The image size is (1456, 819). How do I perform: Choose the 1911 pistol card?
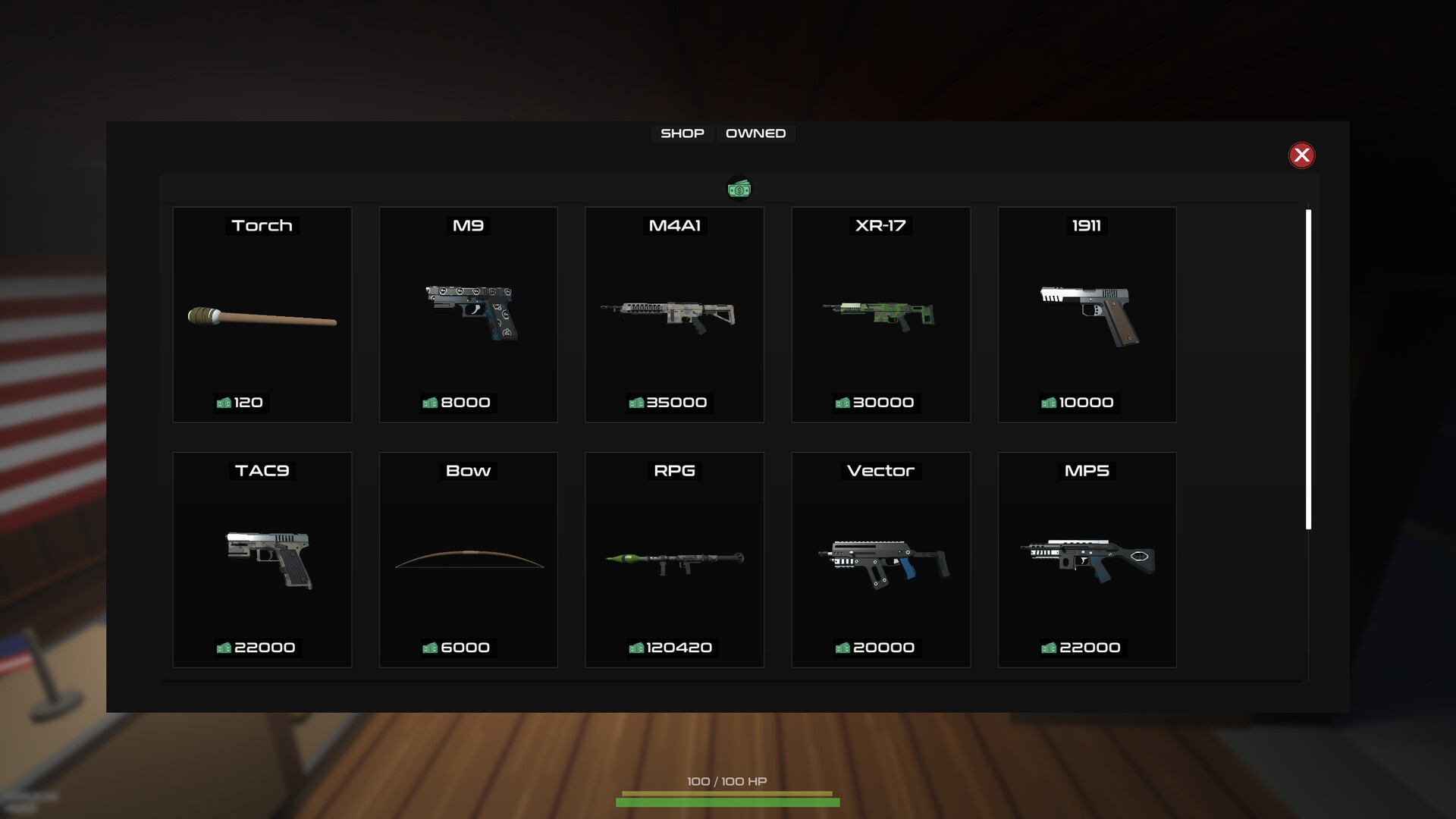click(1087, 315)
